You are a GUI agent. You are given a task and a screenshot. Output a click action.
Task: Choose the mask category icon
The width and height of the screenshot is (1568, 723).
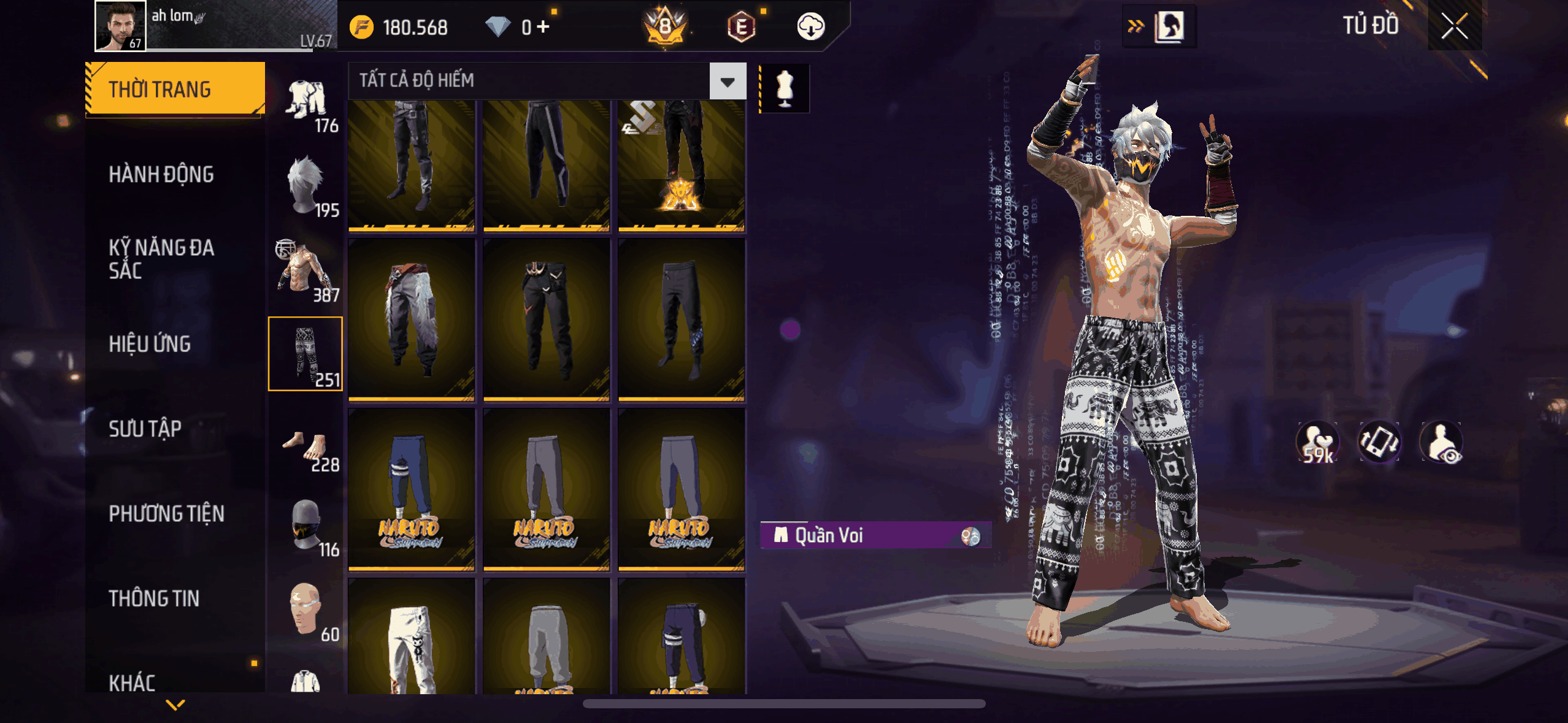306,525
